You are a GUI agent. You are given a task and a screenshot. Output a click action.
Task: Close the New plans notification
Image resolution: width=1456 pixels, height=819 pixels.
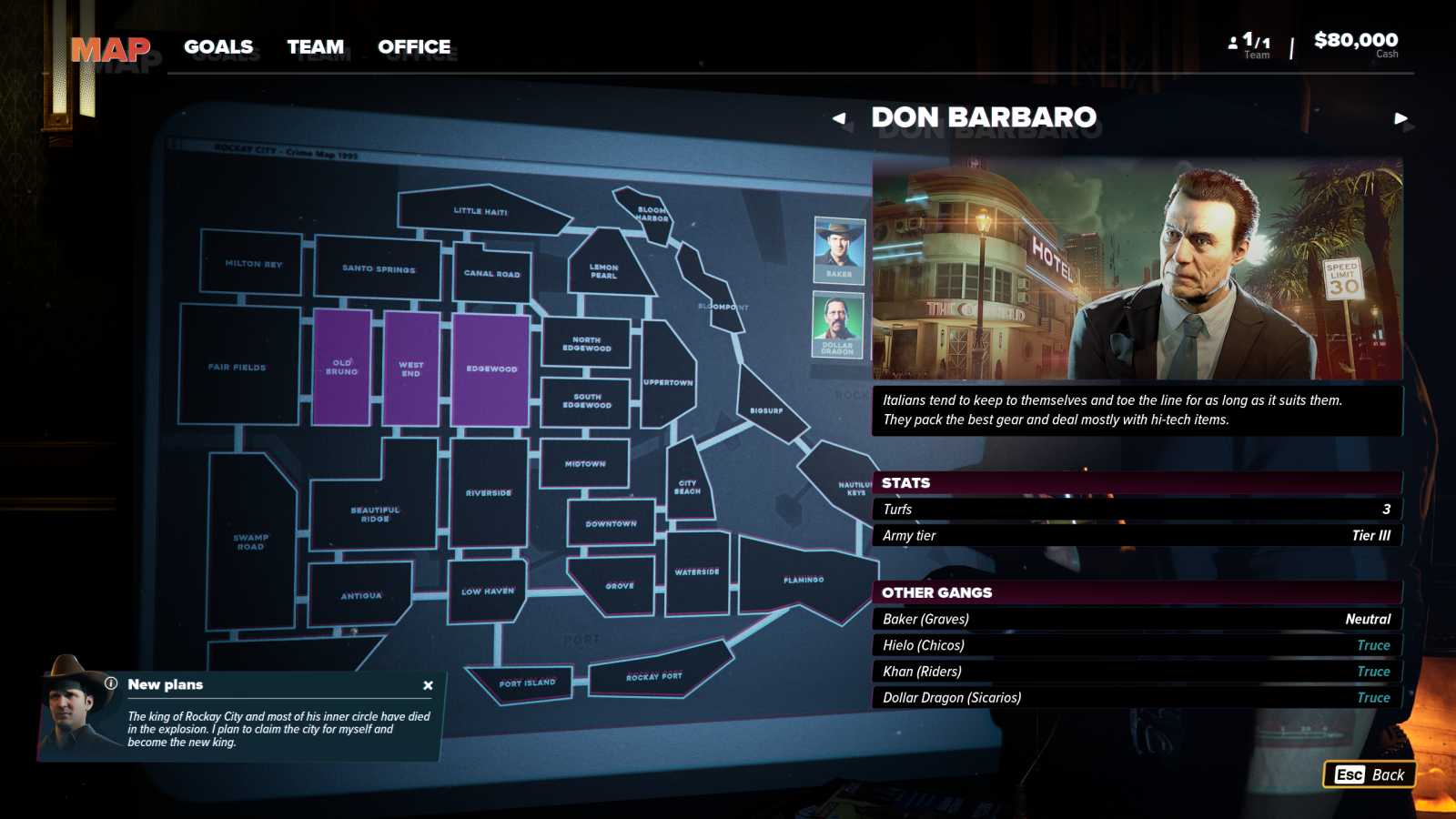(428, 685)
